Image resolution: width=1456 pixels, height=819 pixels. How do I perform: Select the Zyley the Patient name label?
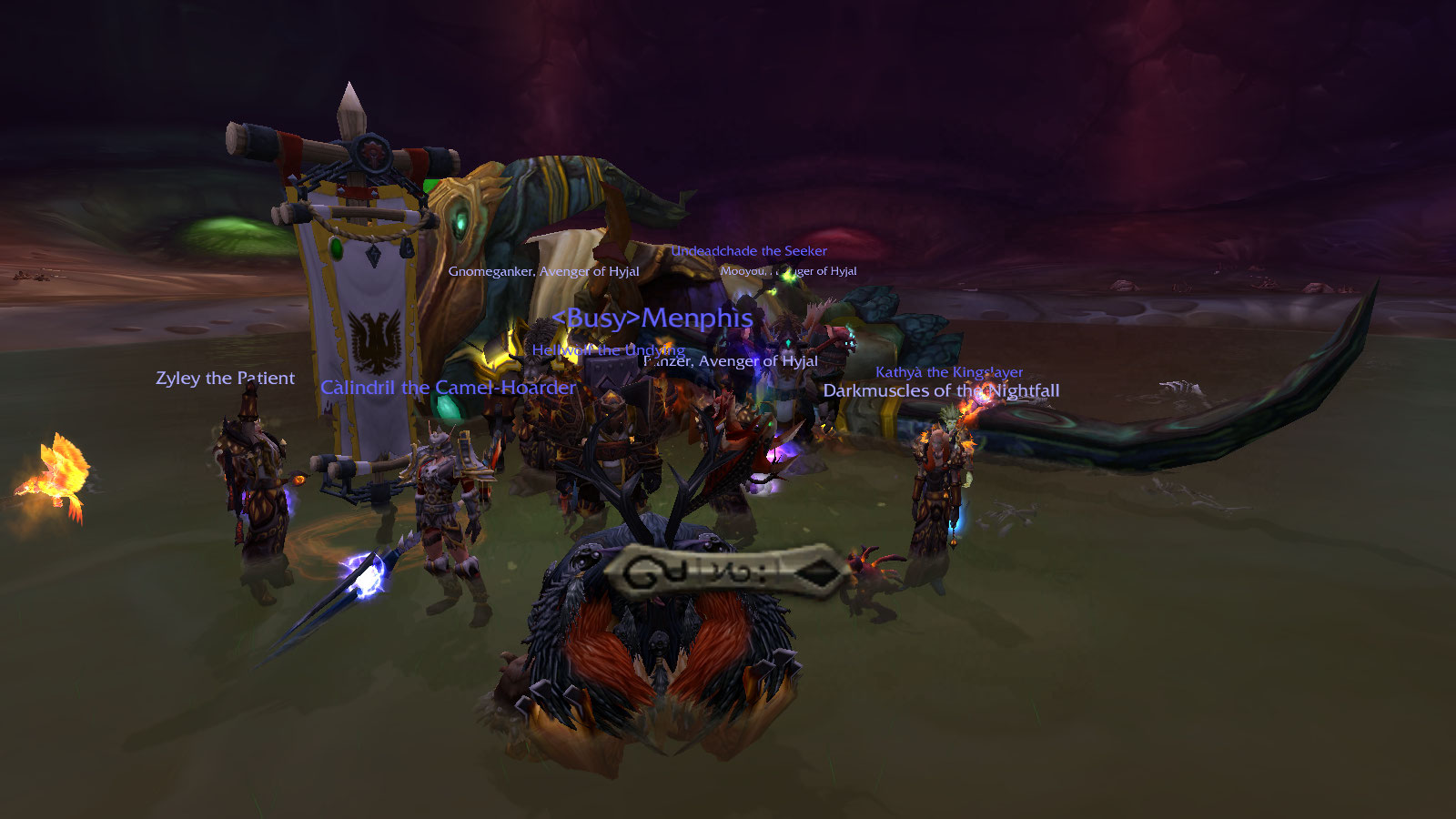(225, 379)
